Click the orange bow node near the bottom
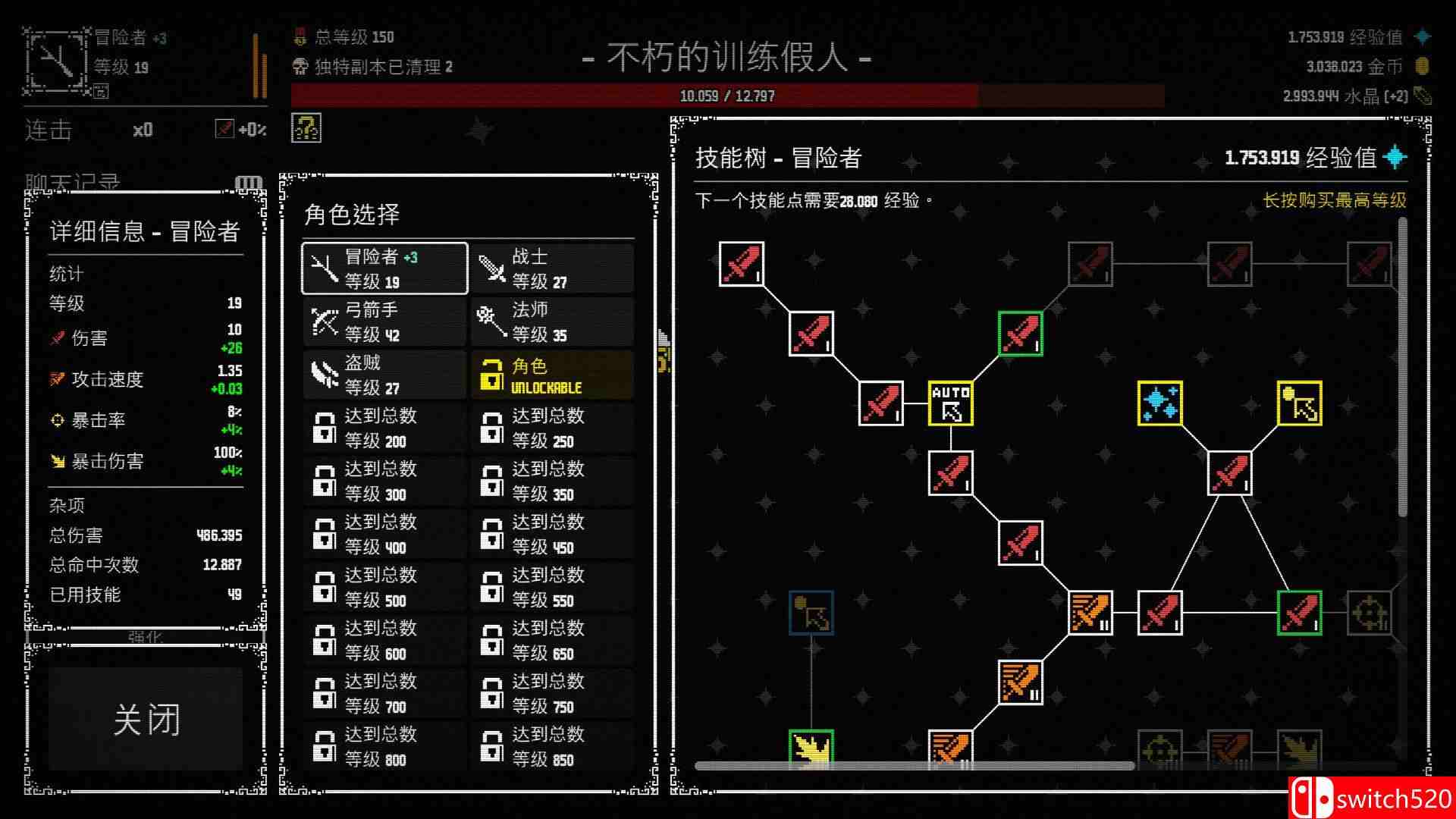Image resolution: width=1456 pixels, height=819 pixels. coord(950,747)
